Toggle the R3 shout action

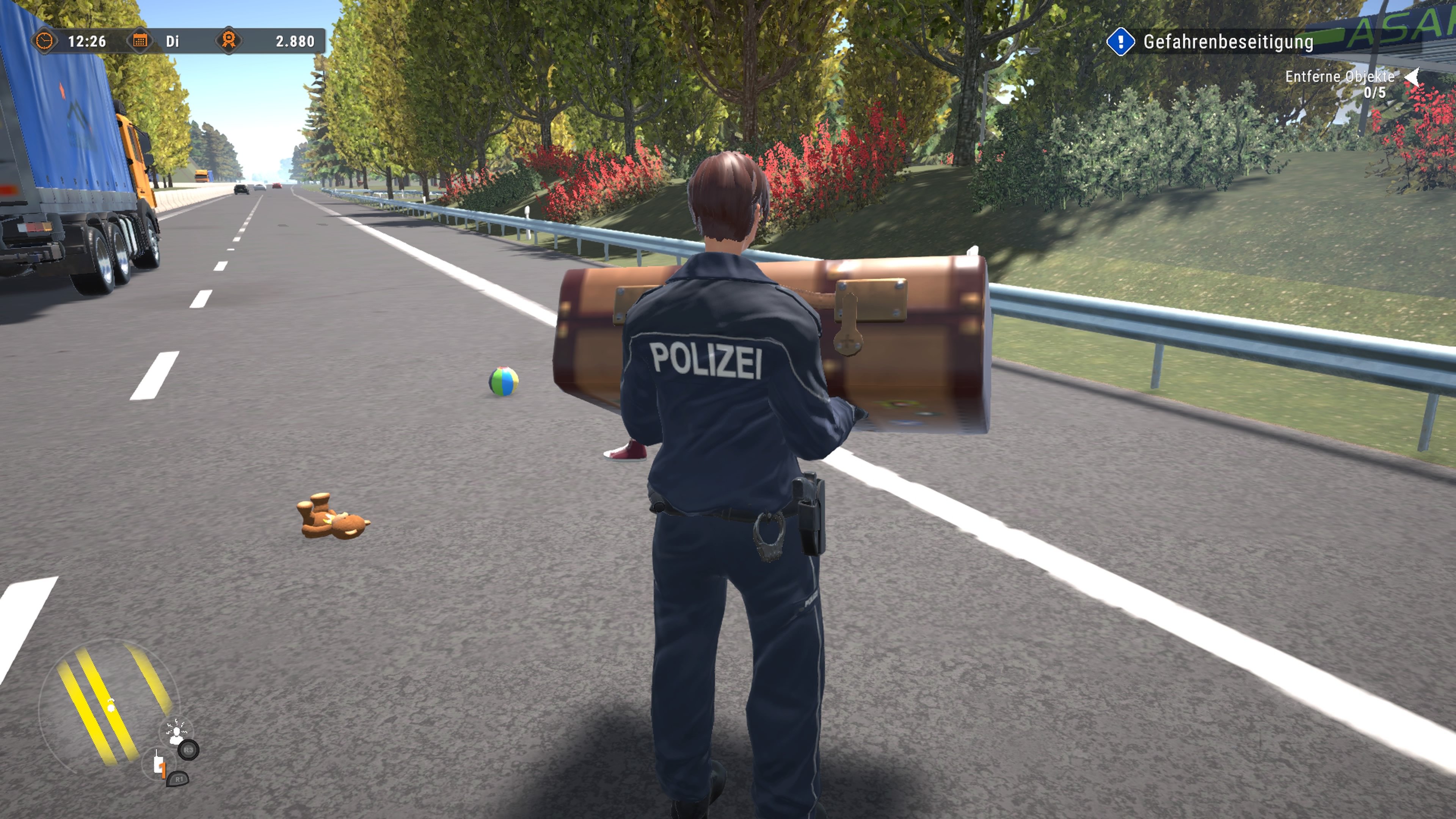(x=188, y=751)
